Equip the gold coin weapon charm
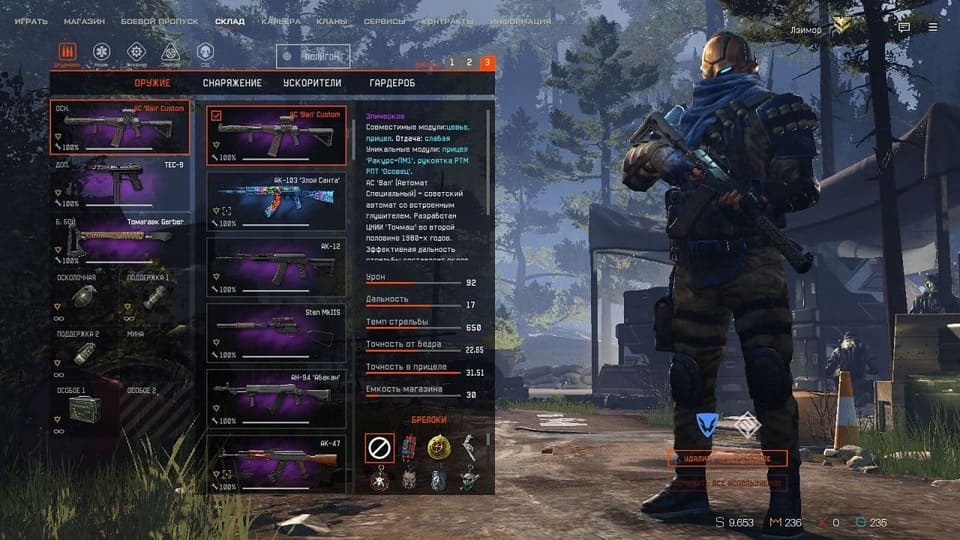 [437, 446]
